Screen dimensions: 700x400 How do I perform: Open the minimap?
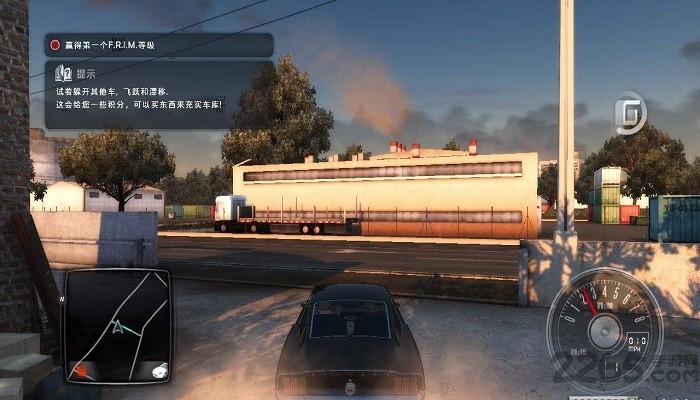[x=118, y=326]
